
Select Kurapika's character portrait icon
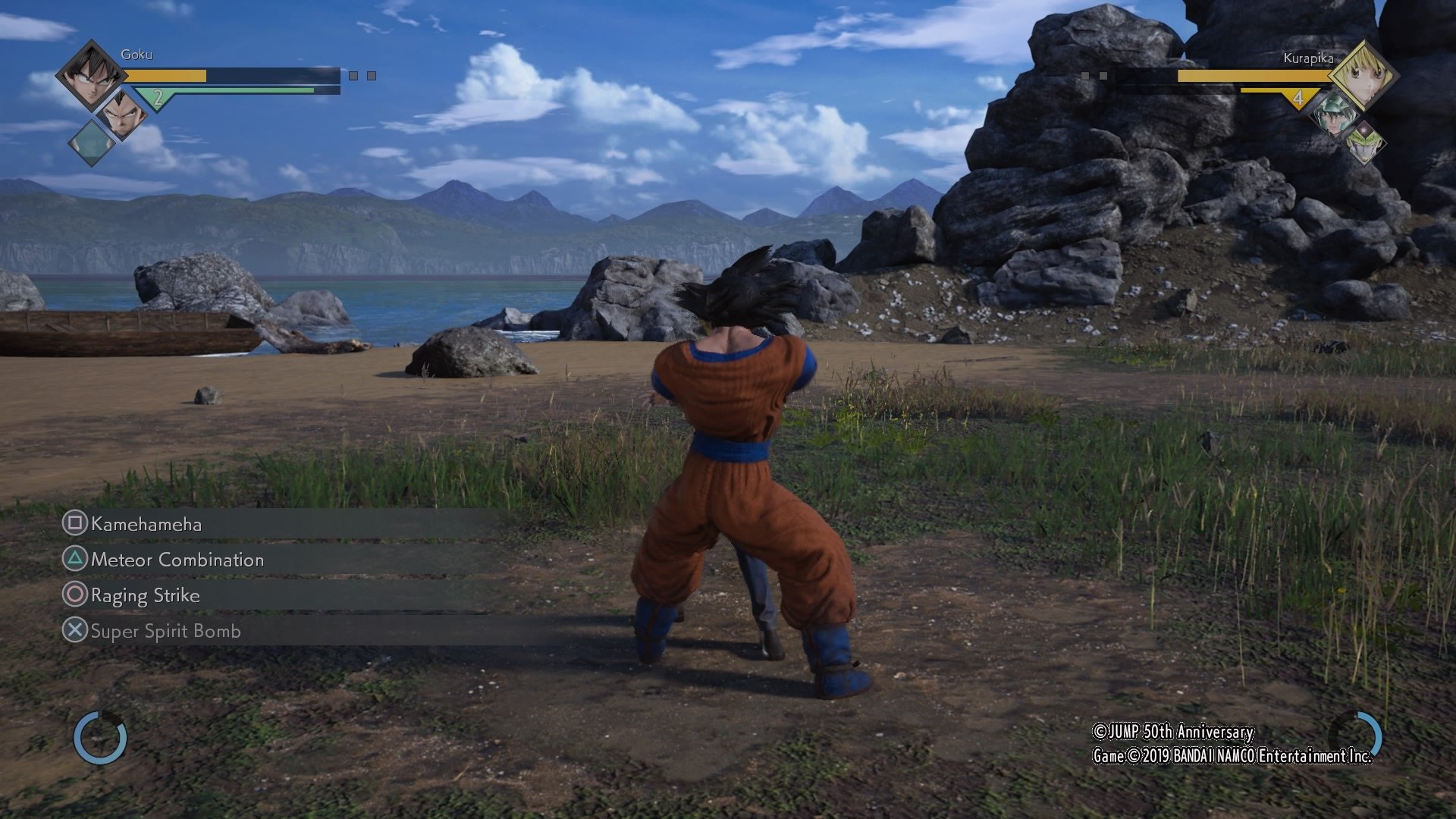coord(1367,77)
